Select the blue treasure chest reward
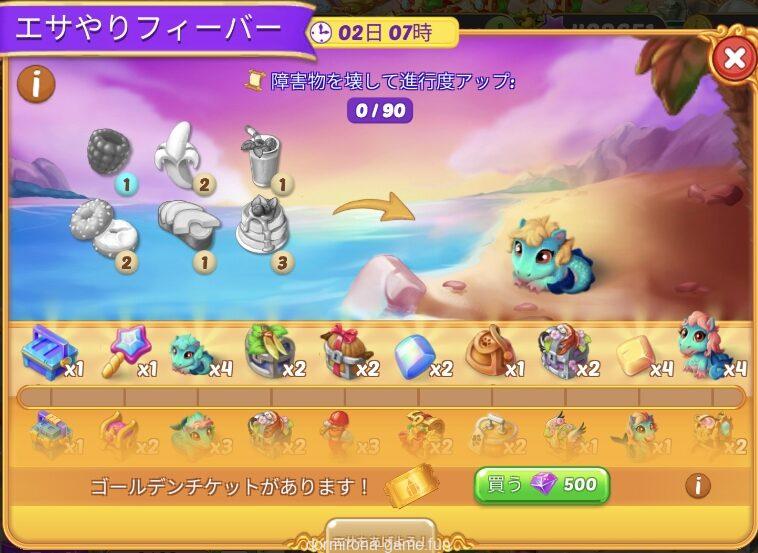This screenshot has height=553, width=758. [x=46, y=353]
